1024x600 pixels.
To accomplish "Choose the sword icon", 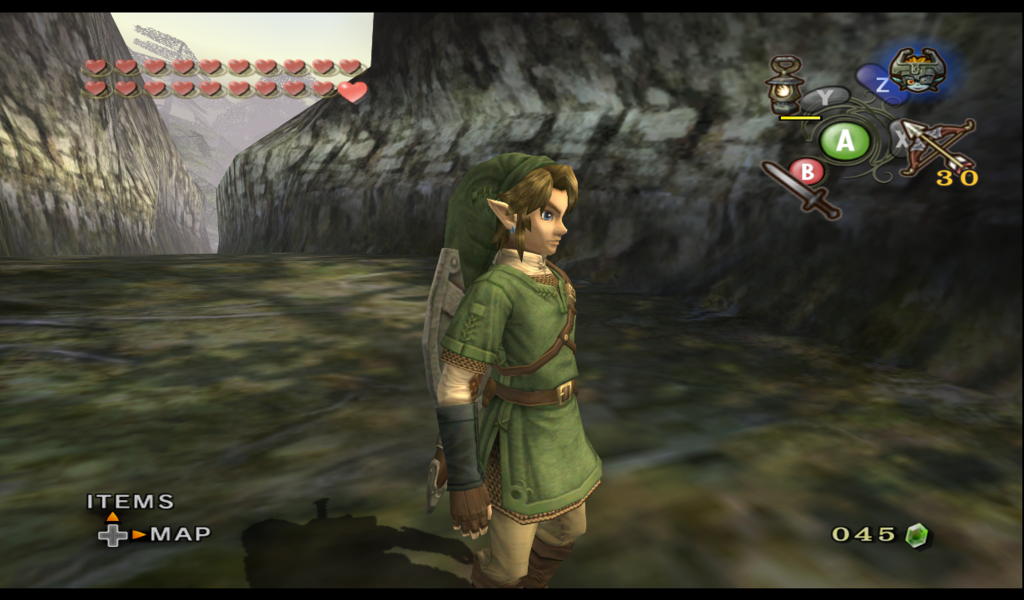I will pos(800,189).
